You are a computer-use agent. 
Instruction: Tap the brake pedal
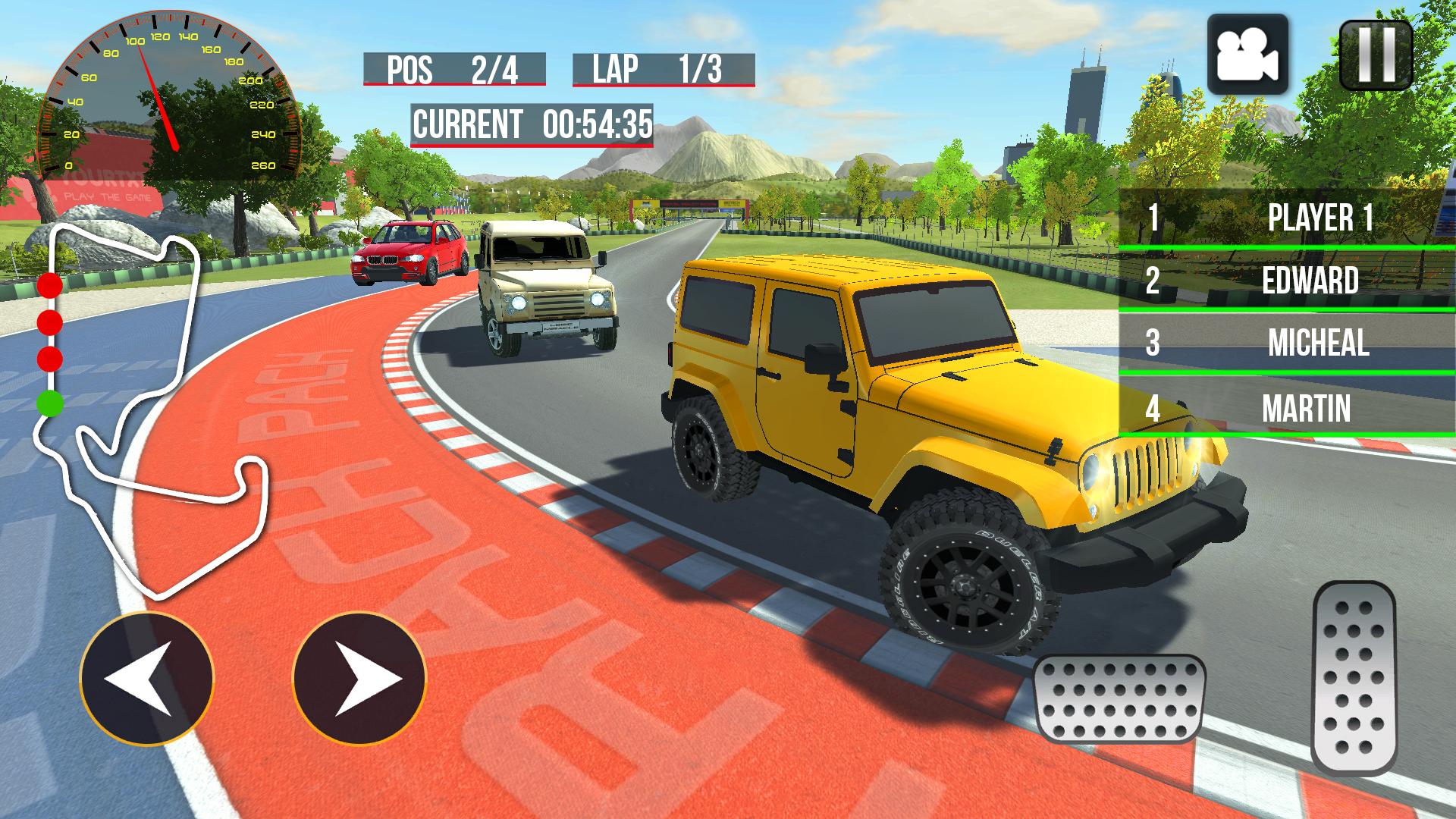tap(1119, 698)
